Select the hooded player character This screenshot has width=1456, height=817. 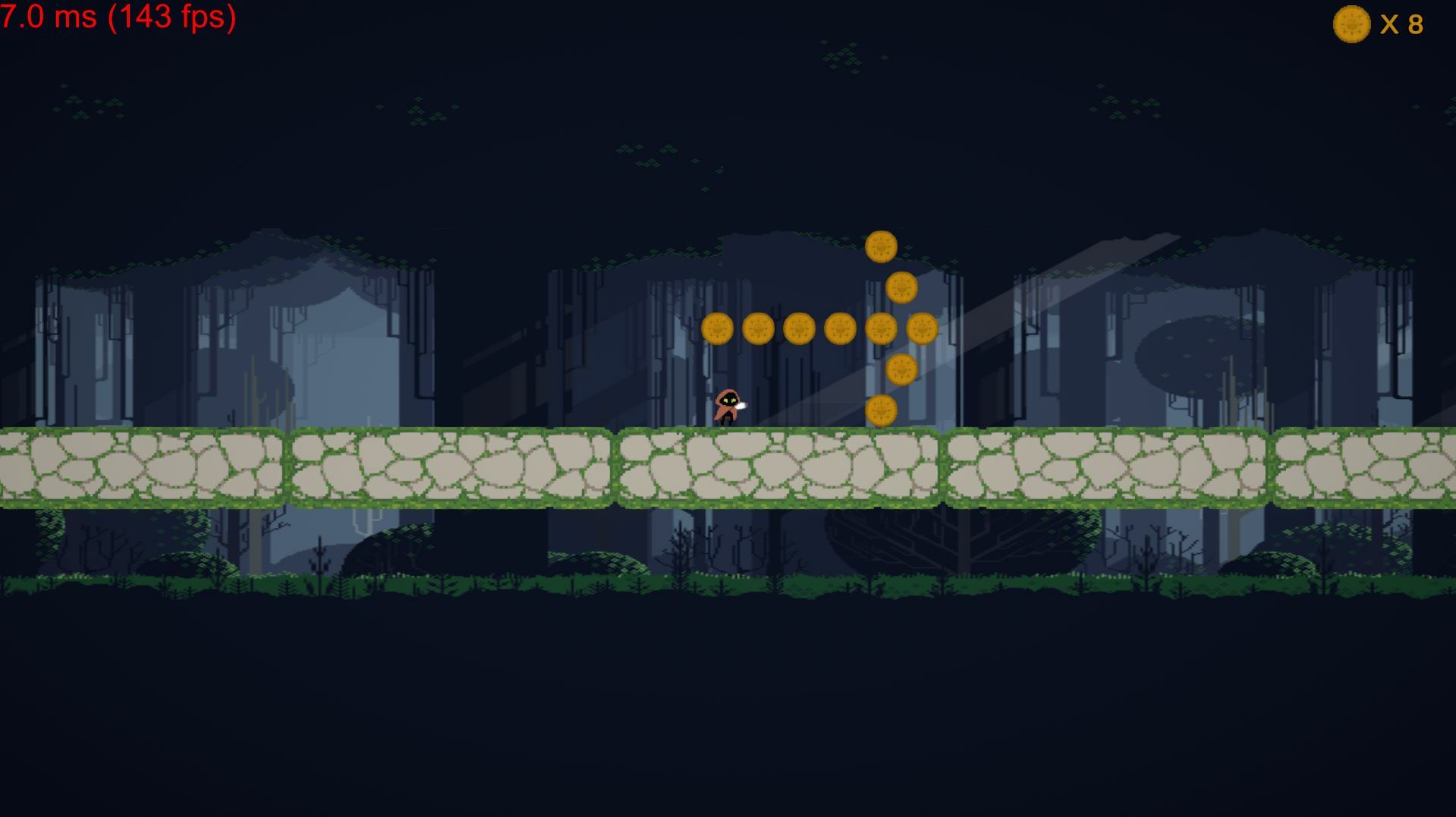pos(726,405)
